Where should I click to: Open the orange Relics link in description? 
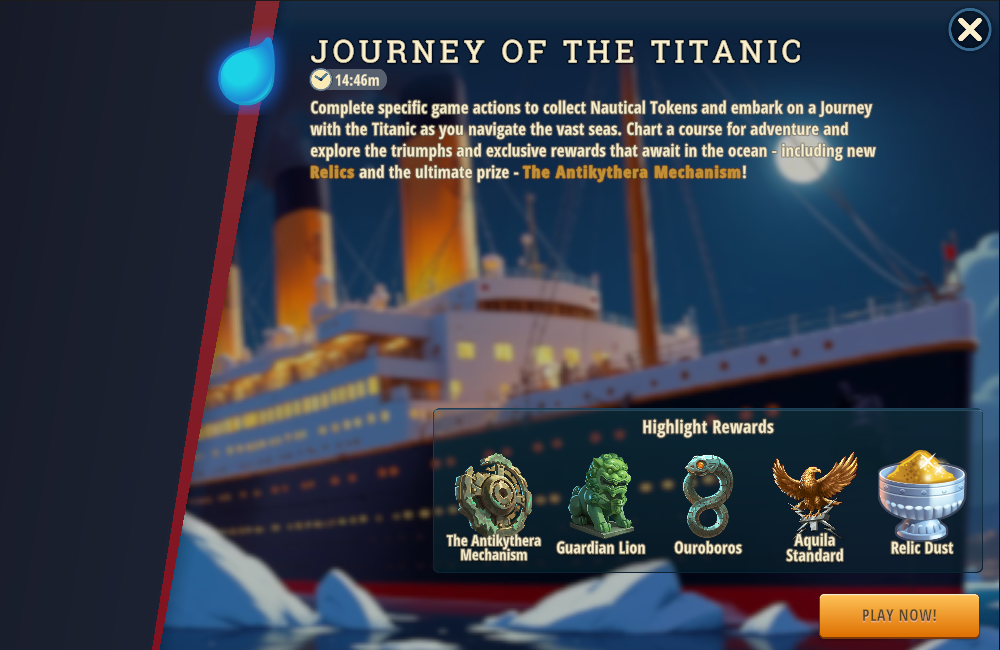[x=332, y=172]
